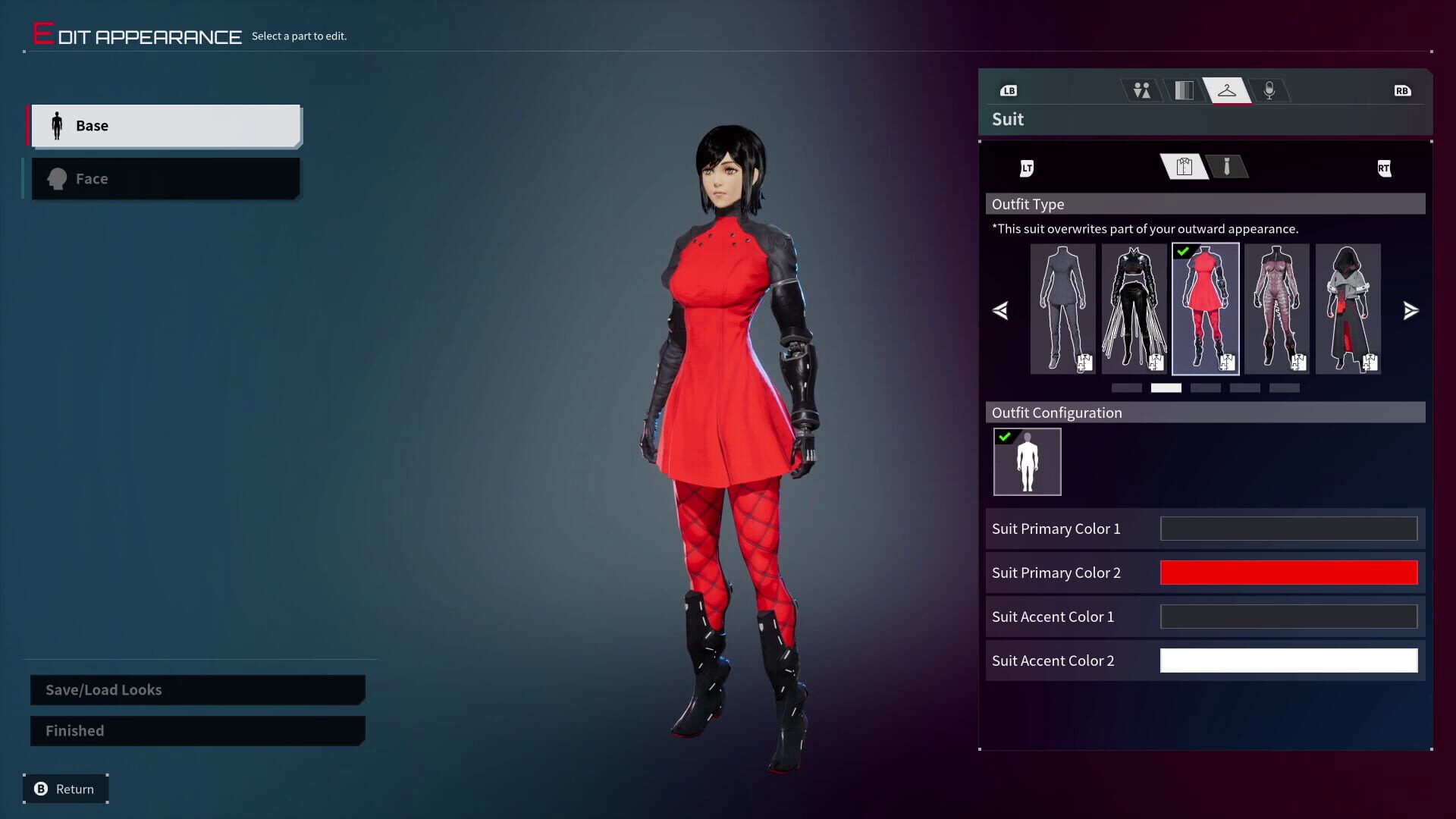Screen dimensions: 1456x819
Task: Enable the black bodysuit outfit type
Action: click(x=1134, y=309)
